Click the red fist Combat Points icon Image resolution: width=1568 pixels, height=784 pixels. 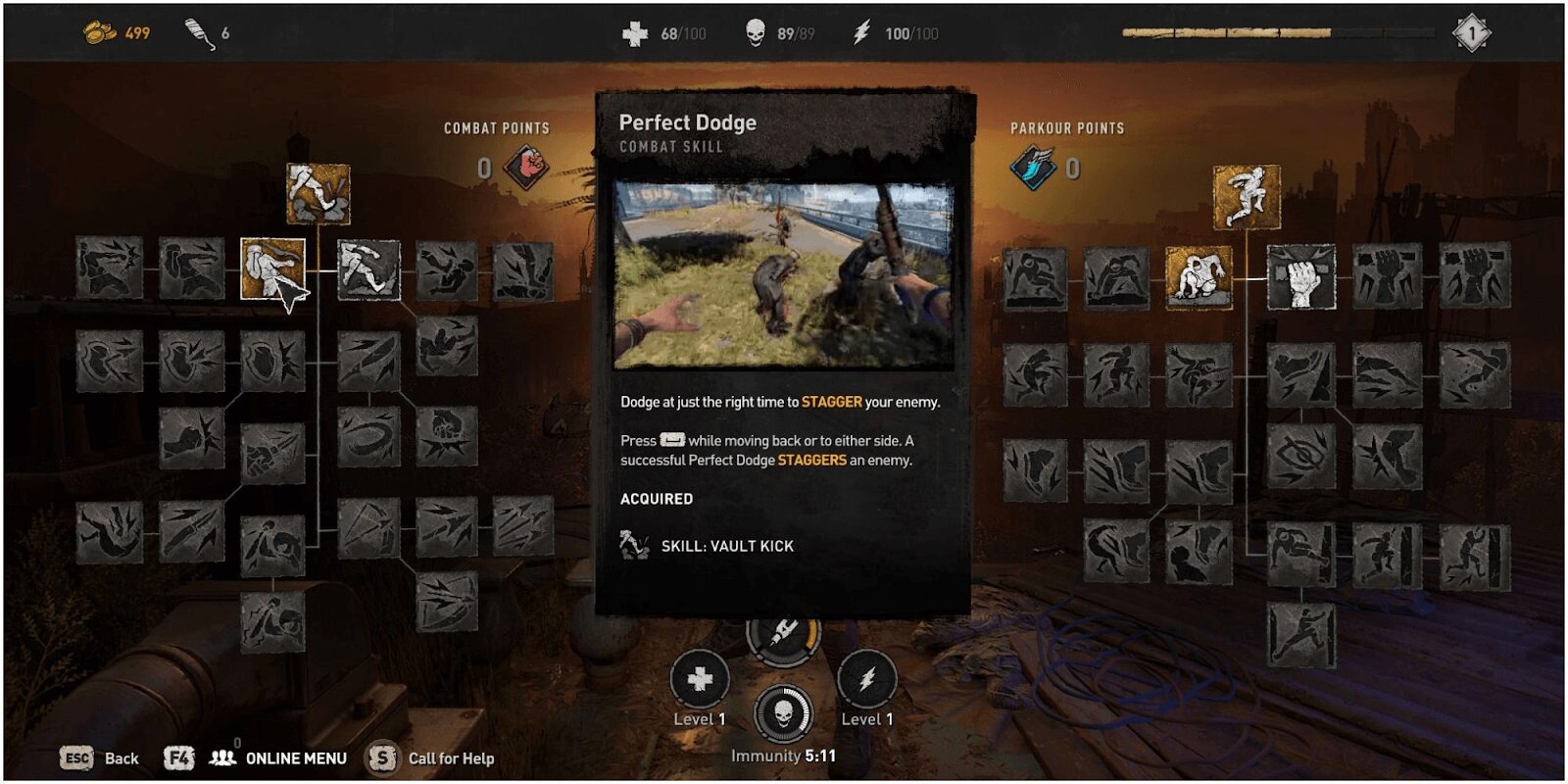click(x=526, y=168)
